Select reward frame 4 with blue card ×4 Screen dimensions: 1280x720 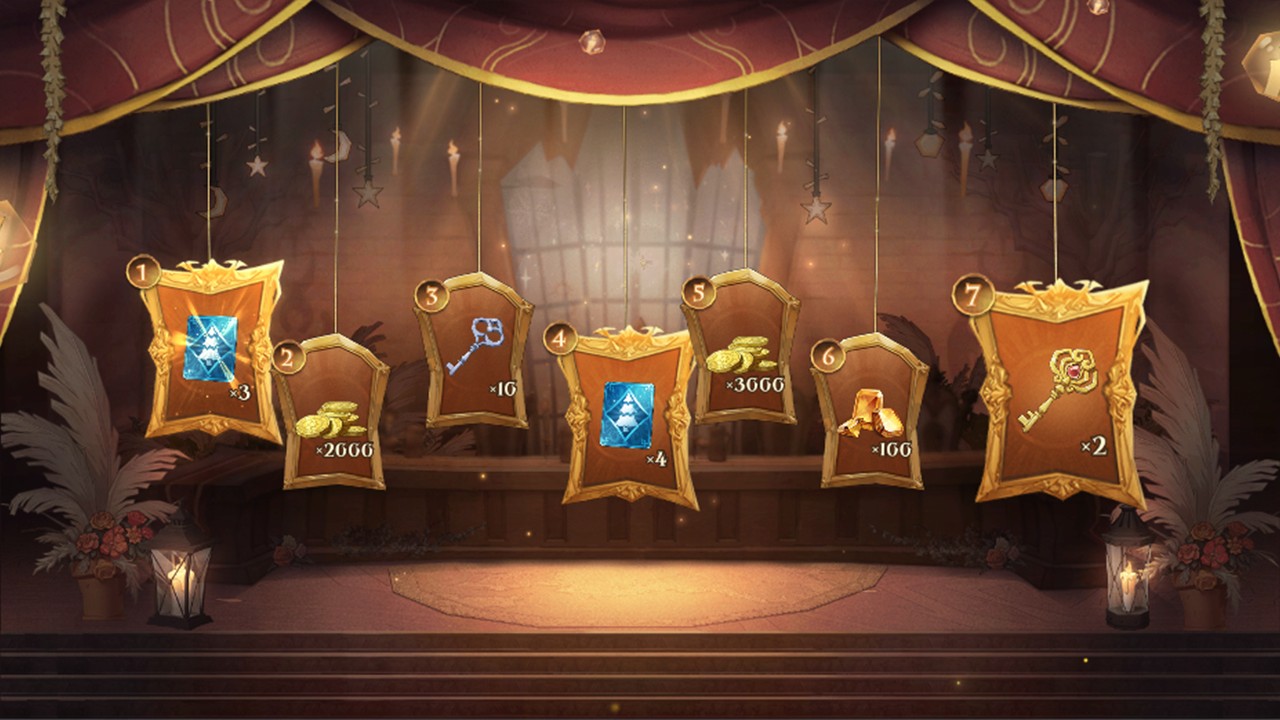(628, 415)
